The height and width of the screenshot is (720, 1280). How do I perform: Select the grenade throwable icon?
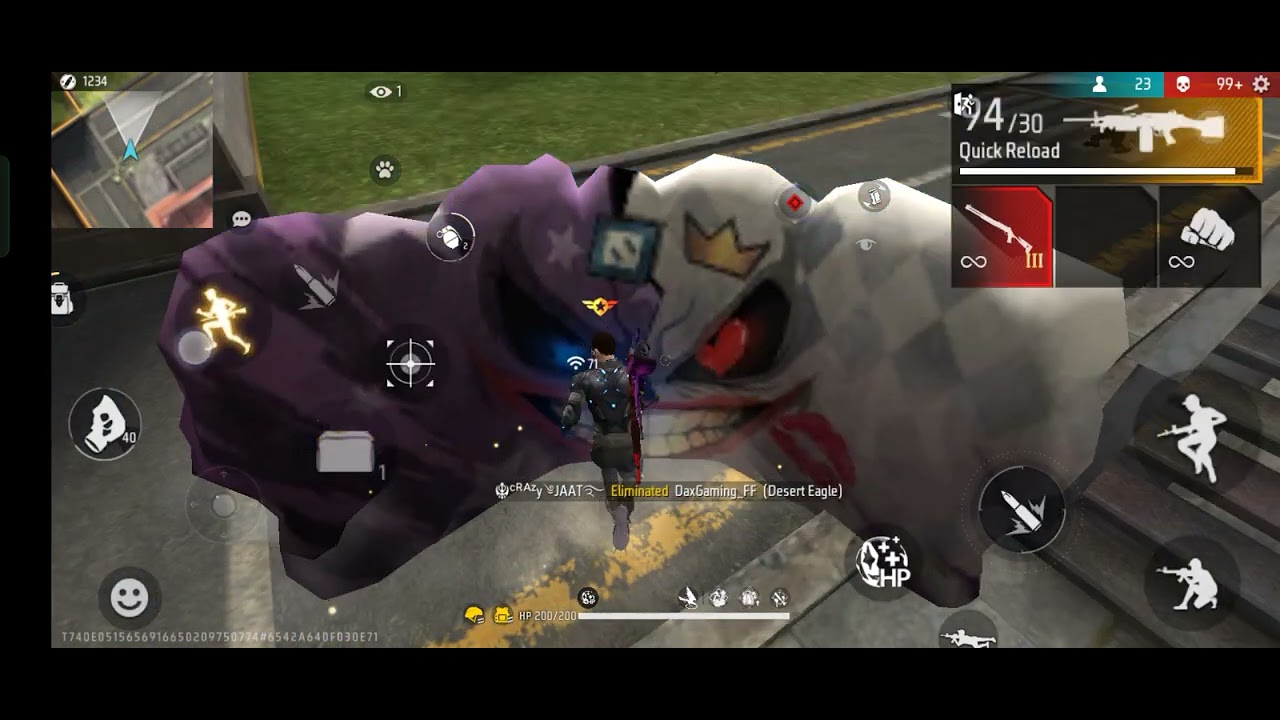coord(451,238)
